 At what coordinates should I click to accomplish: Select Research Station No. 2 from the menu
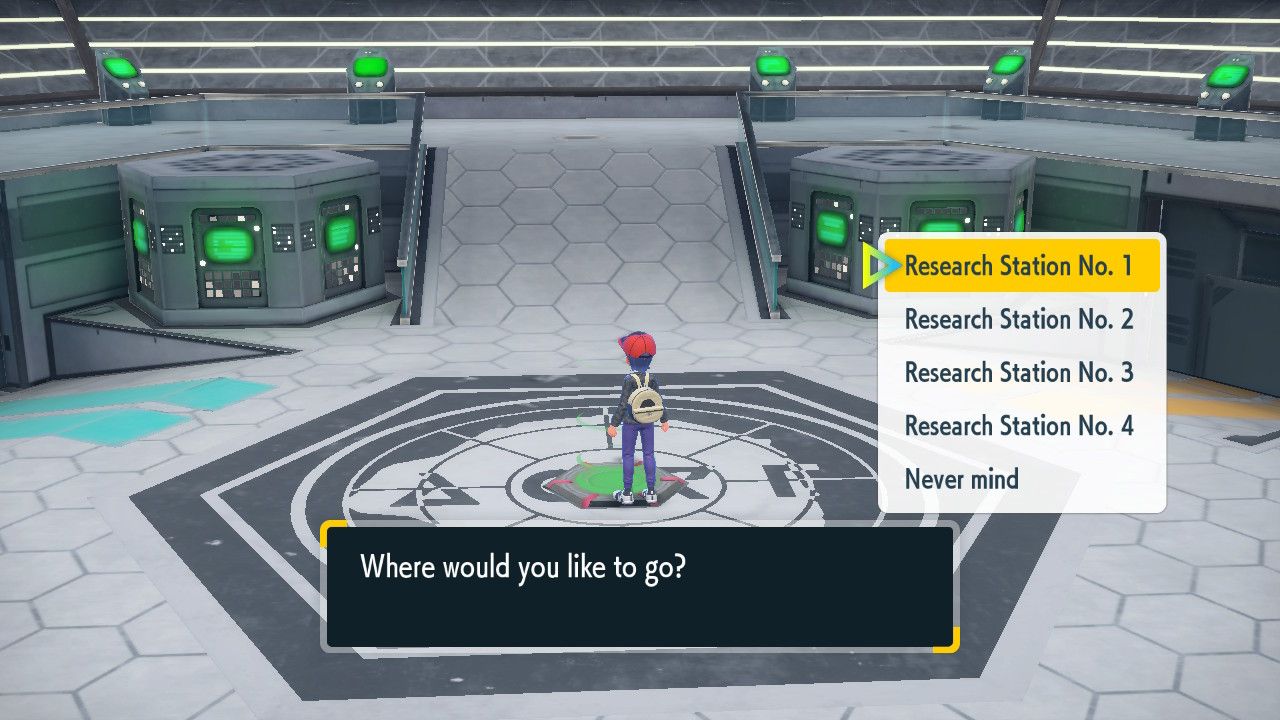coord(1021,319)
